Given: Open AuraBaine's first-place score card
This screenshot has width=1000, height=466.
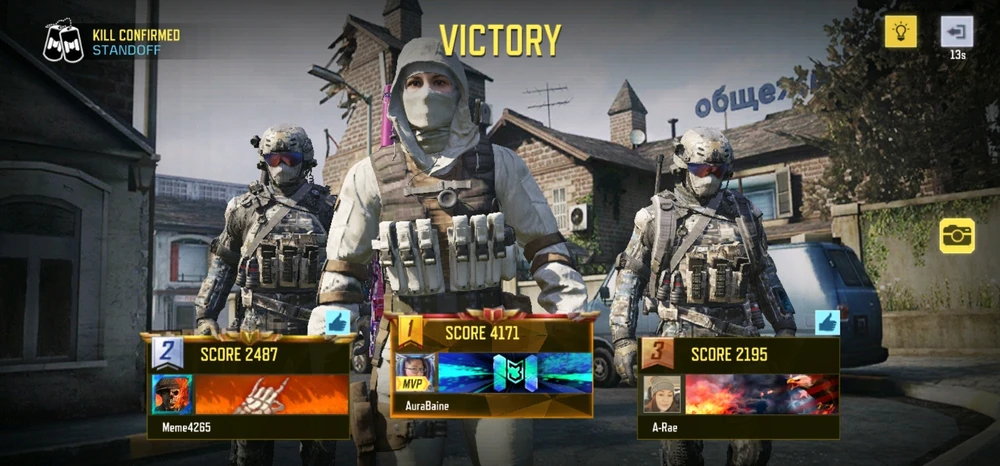Looking at the screenshot, I should 492,364.
